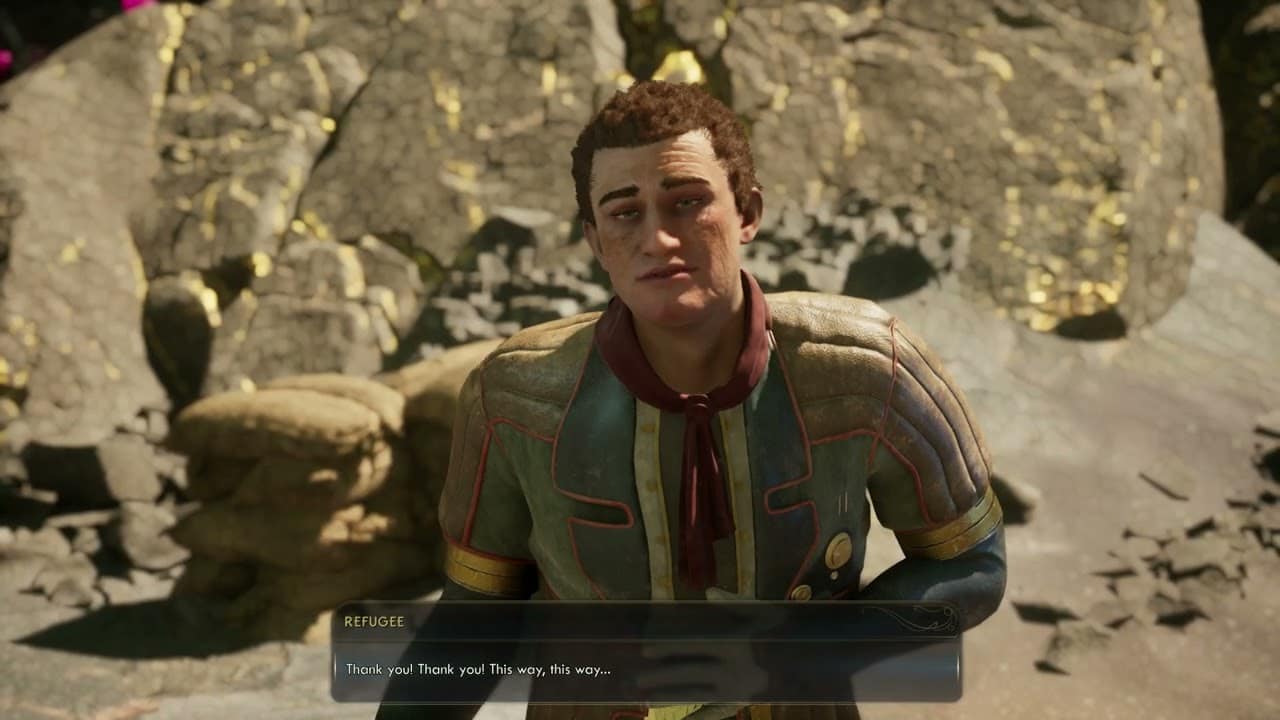Advance the Refugee's dialogue box
This screenshot has height=720, width=1280.
tap(645, 668)
